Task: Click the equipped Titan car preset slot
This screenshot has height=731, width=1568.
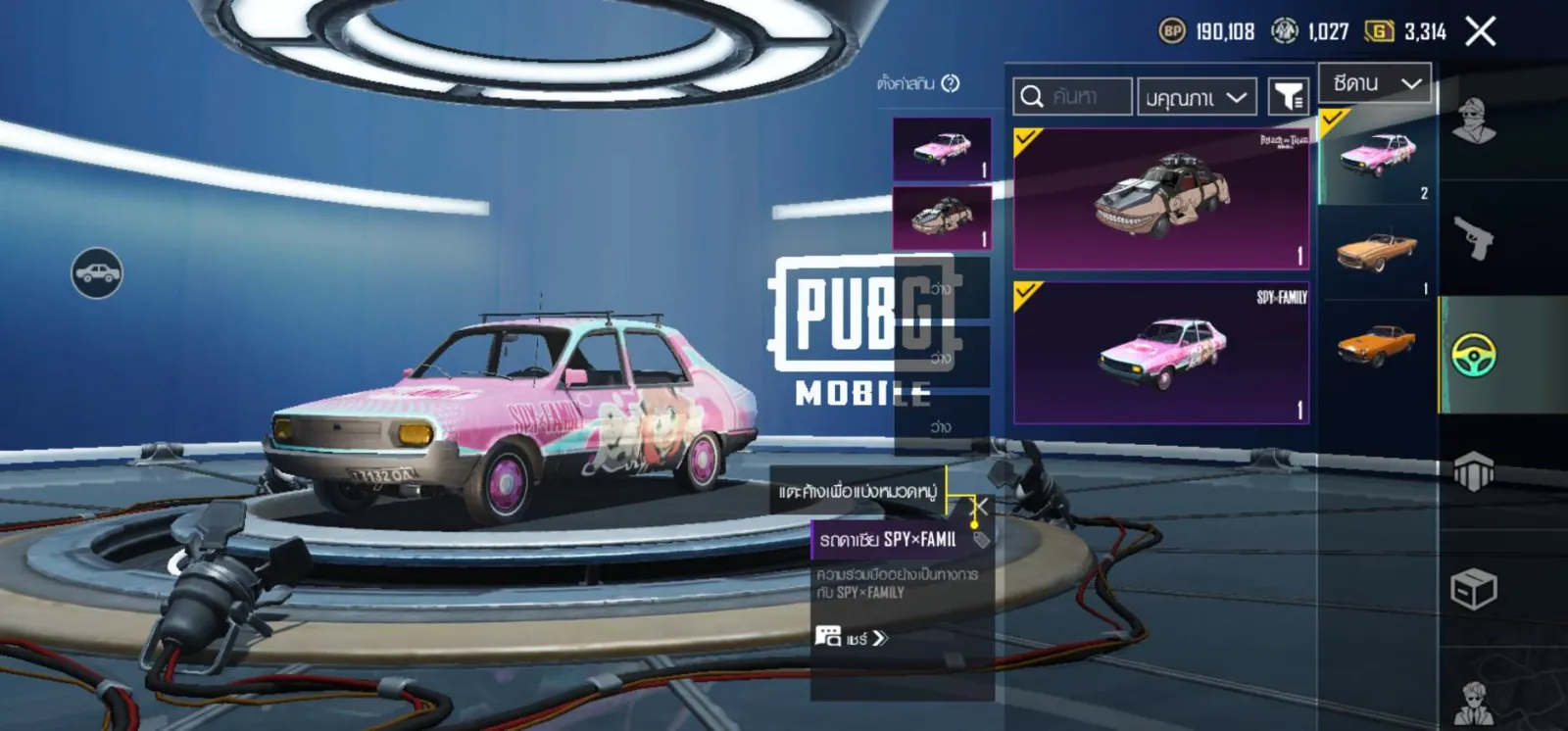Action: pyautogui.click(x=942, y=217)
